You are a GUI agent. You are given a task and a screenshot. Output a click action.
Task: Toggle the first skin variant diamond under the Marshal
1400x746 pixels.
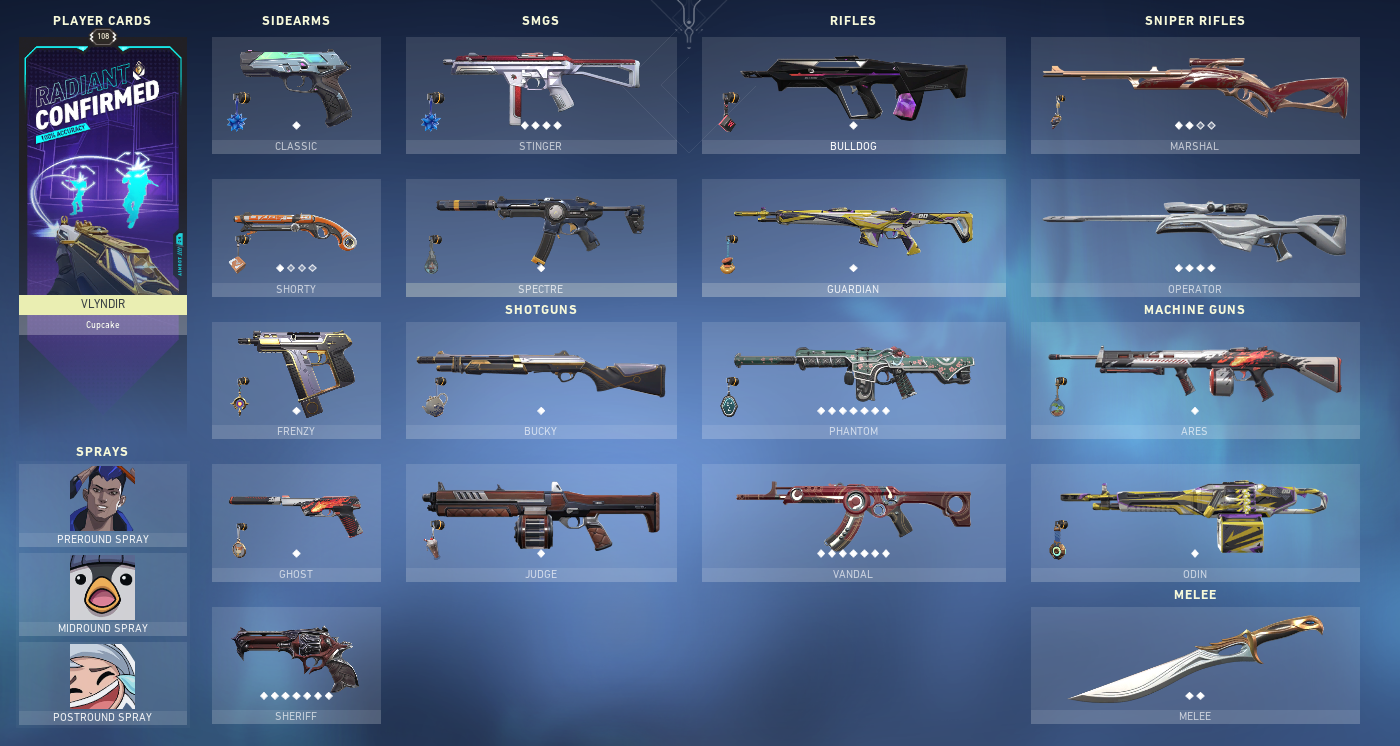[x=1177, y=126]
